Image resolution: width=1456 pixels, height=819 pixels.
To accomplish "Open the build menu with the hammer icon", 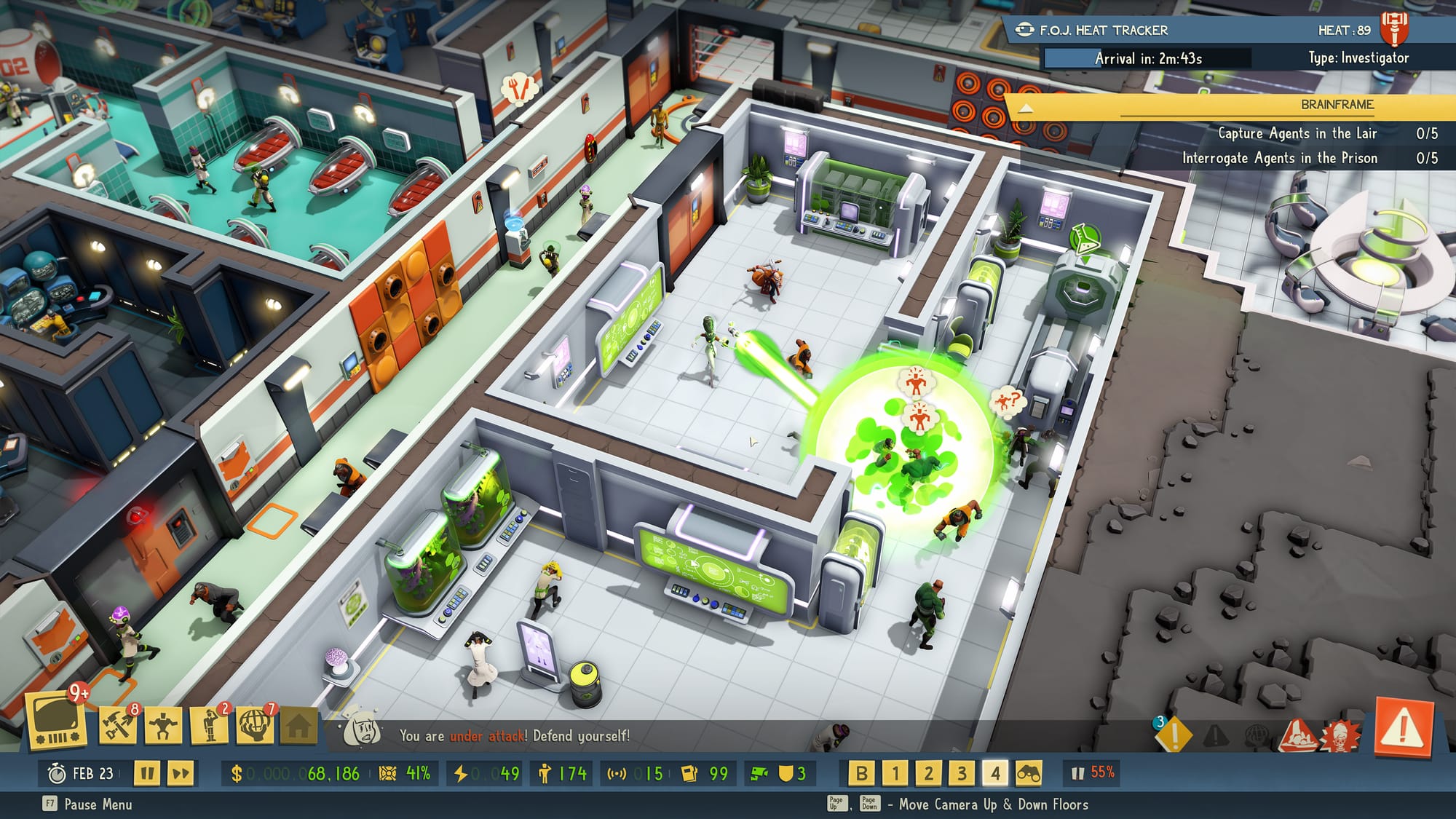I will click(116, 724).
